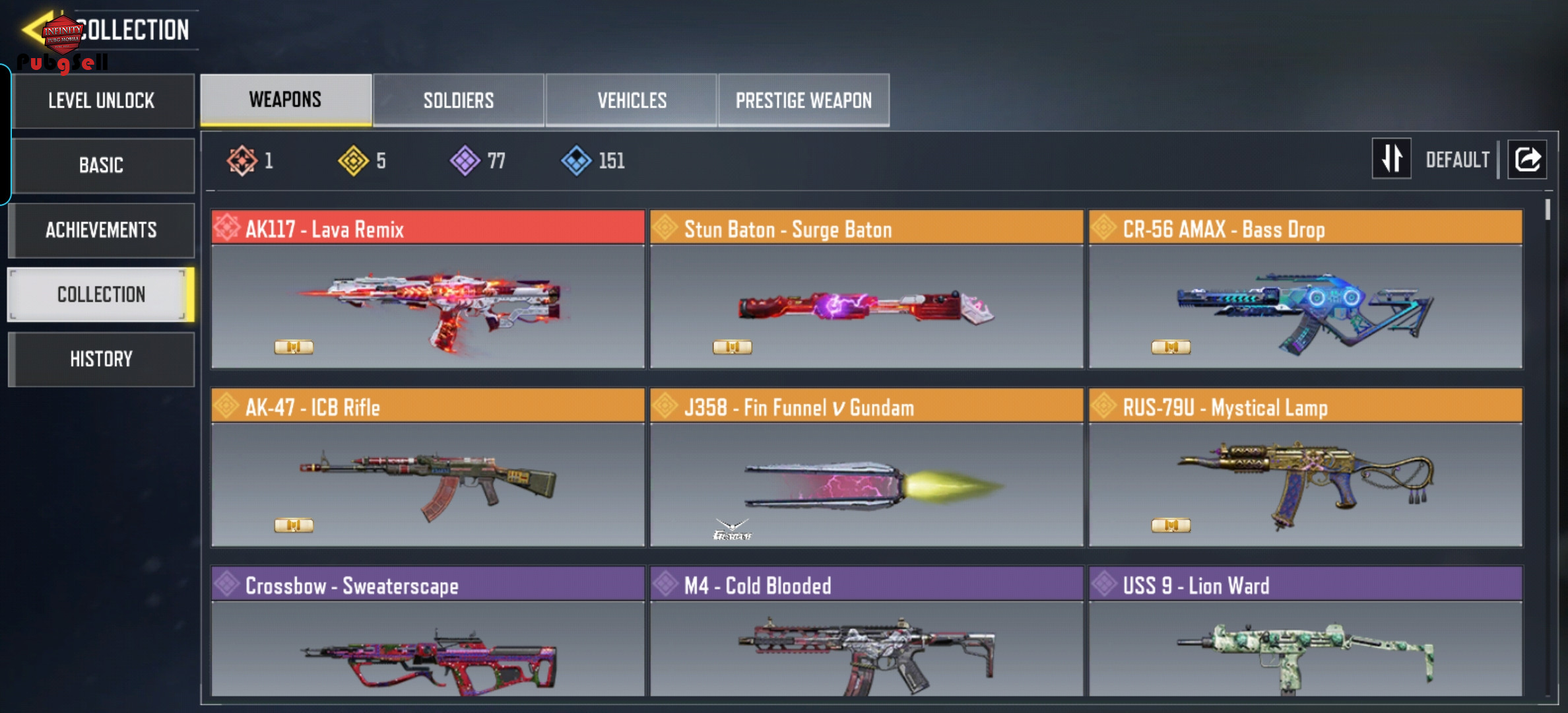Viewport: 1568px width, 713px height.
Task: Choose the Stun Baton Surge Baton card
Action: point(866,289)
